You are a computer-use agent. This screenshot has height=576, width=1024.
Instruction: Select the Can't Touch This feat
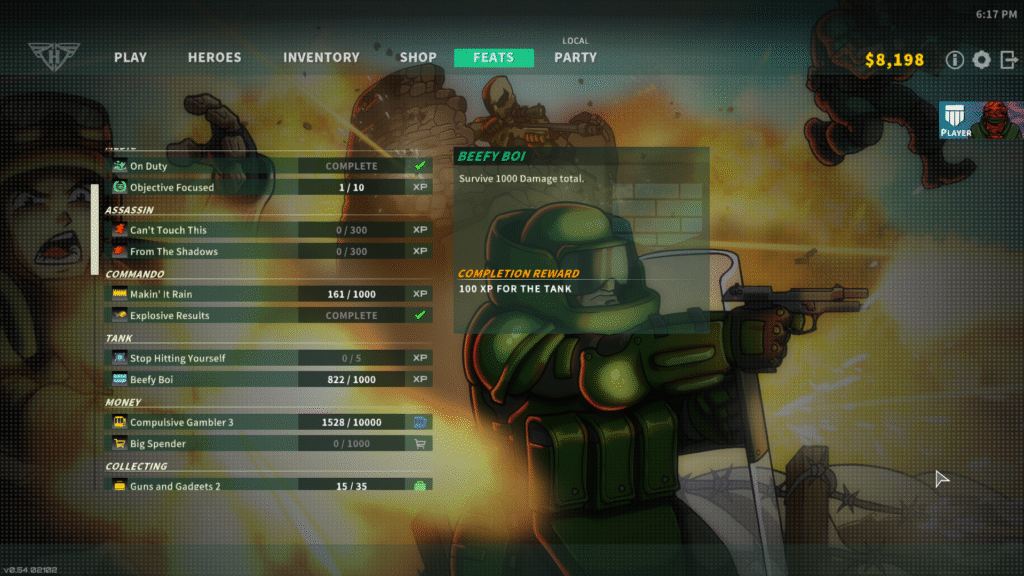(x=268, y=230)
